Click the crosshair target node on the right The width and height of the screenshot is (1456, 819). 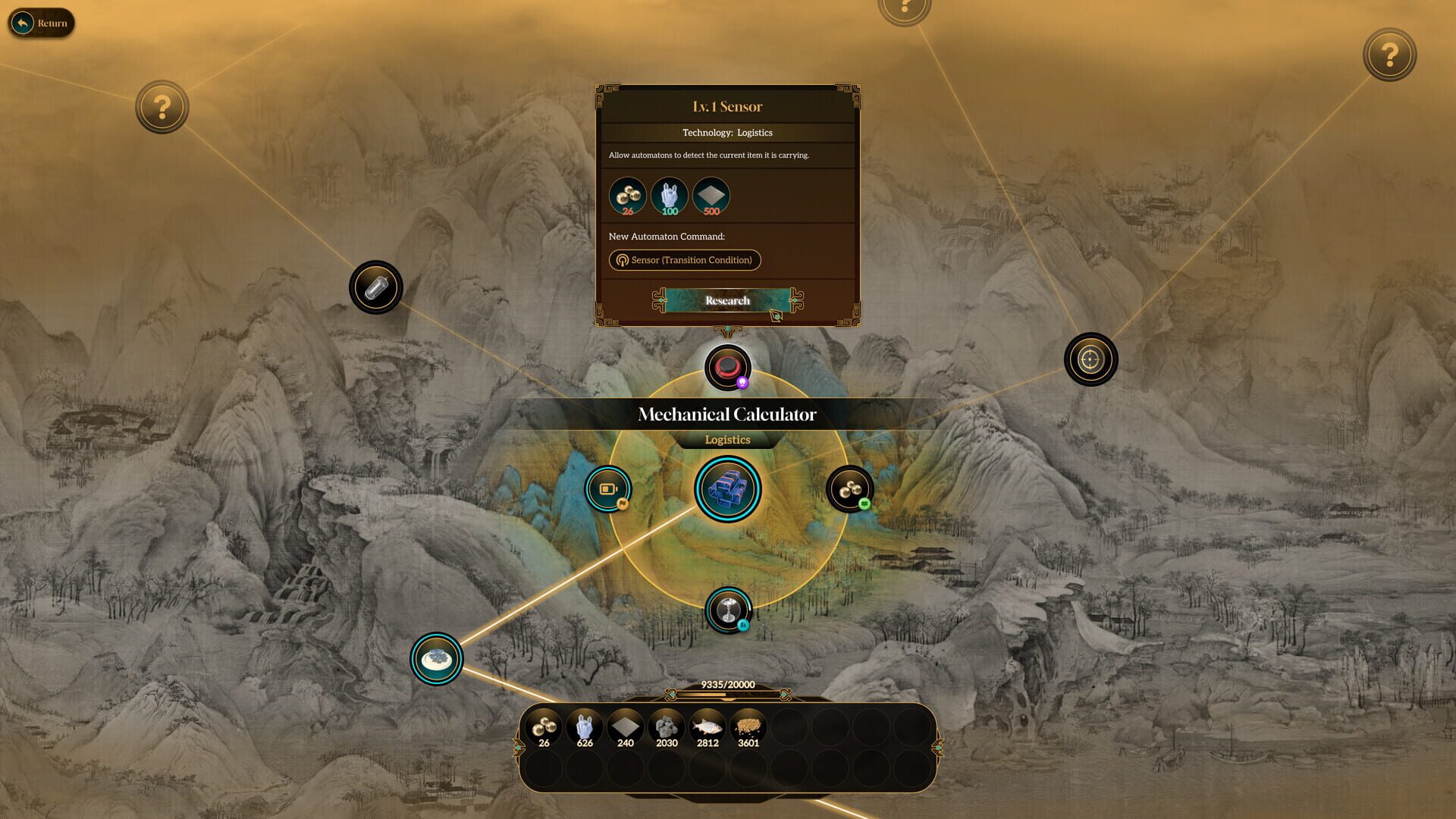click(x=1090, y=359)
